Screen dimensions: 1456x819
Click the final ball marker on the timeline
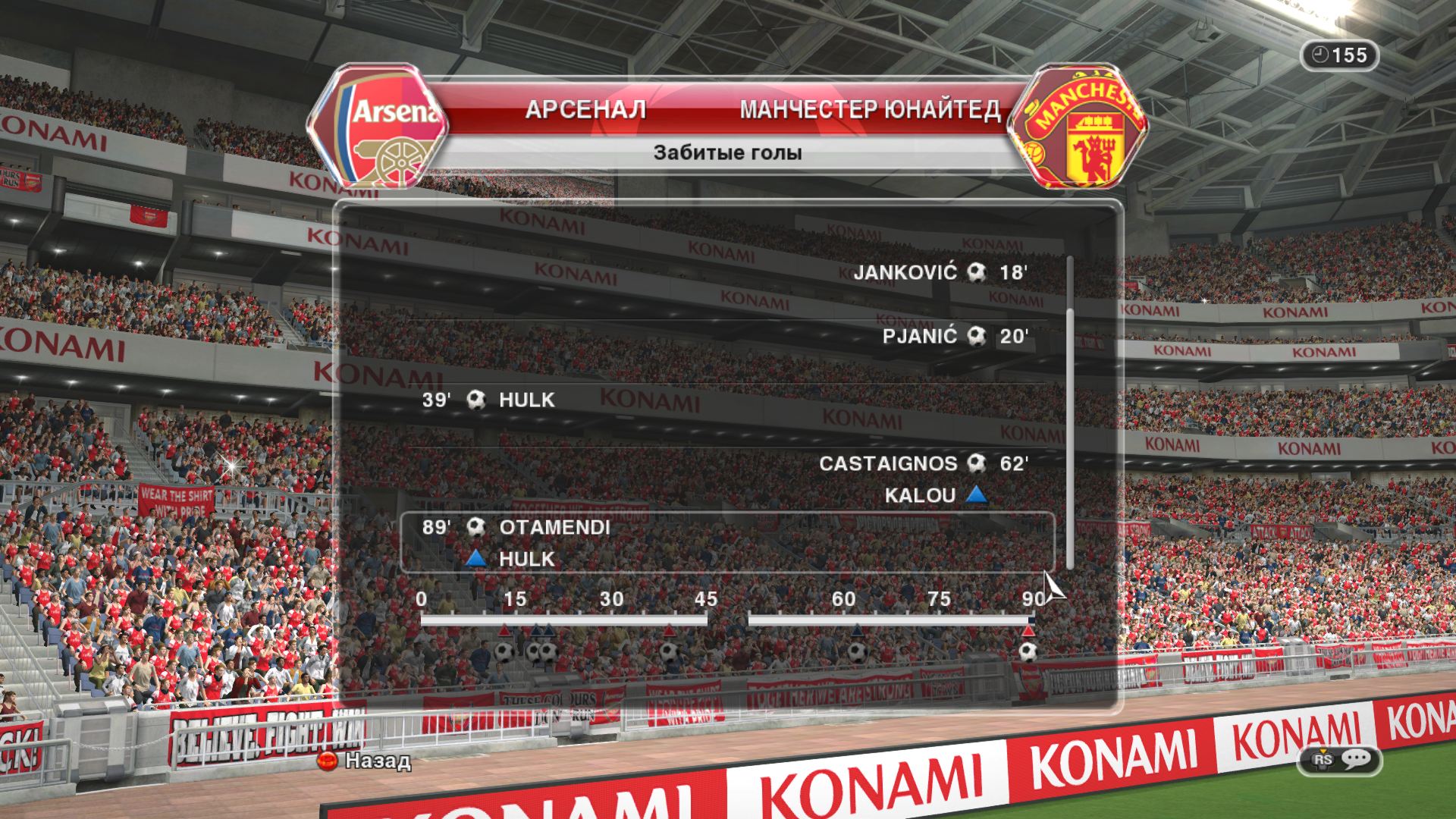coord(1028,651)
